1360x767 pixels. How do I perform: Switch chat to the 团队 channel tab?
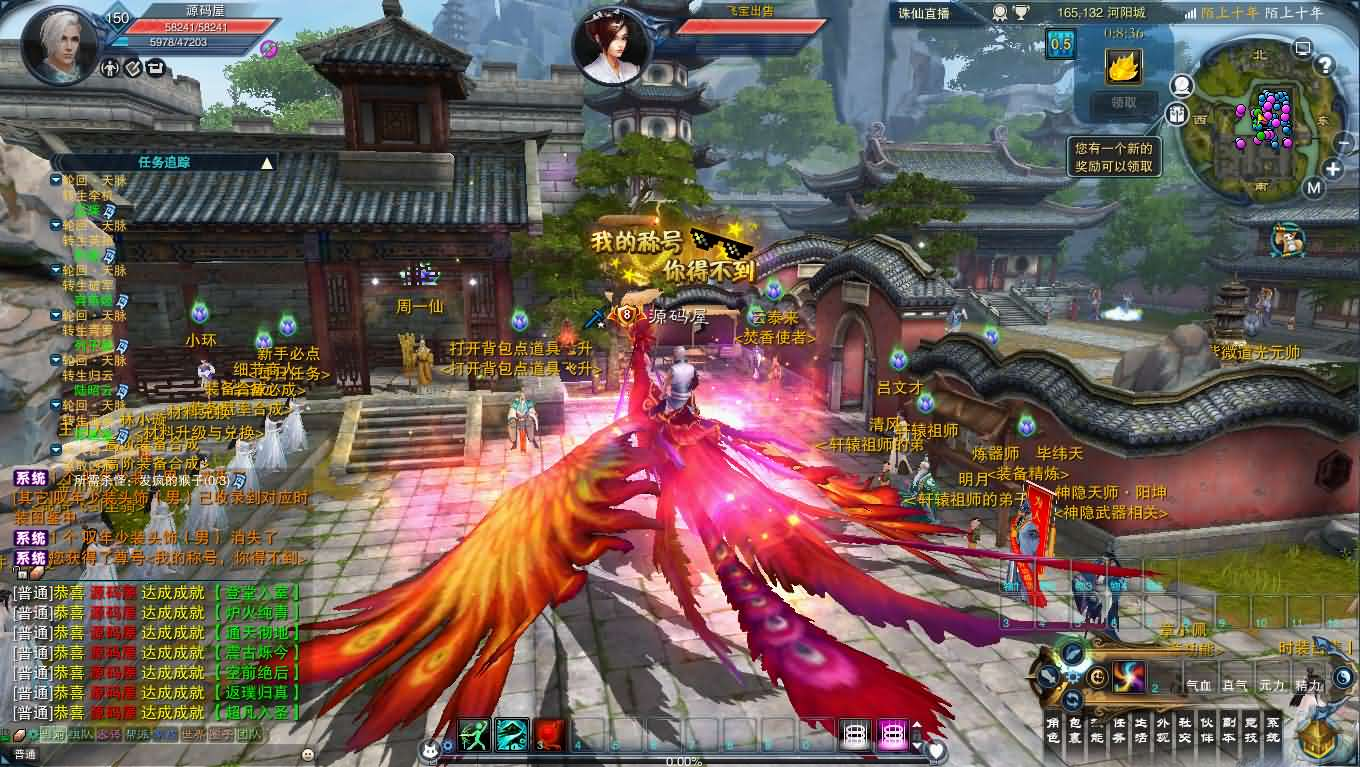(x=249, y=735)
